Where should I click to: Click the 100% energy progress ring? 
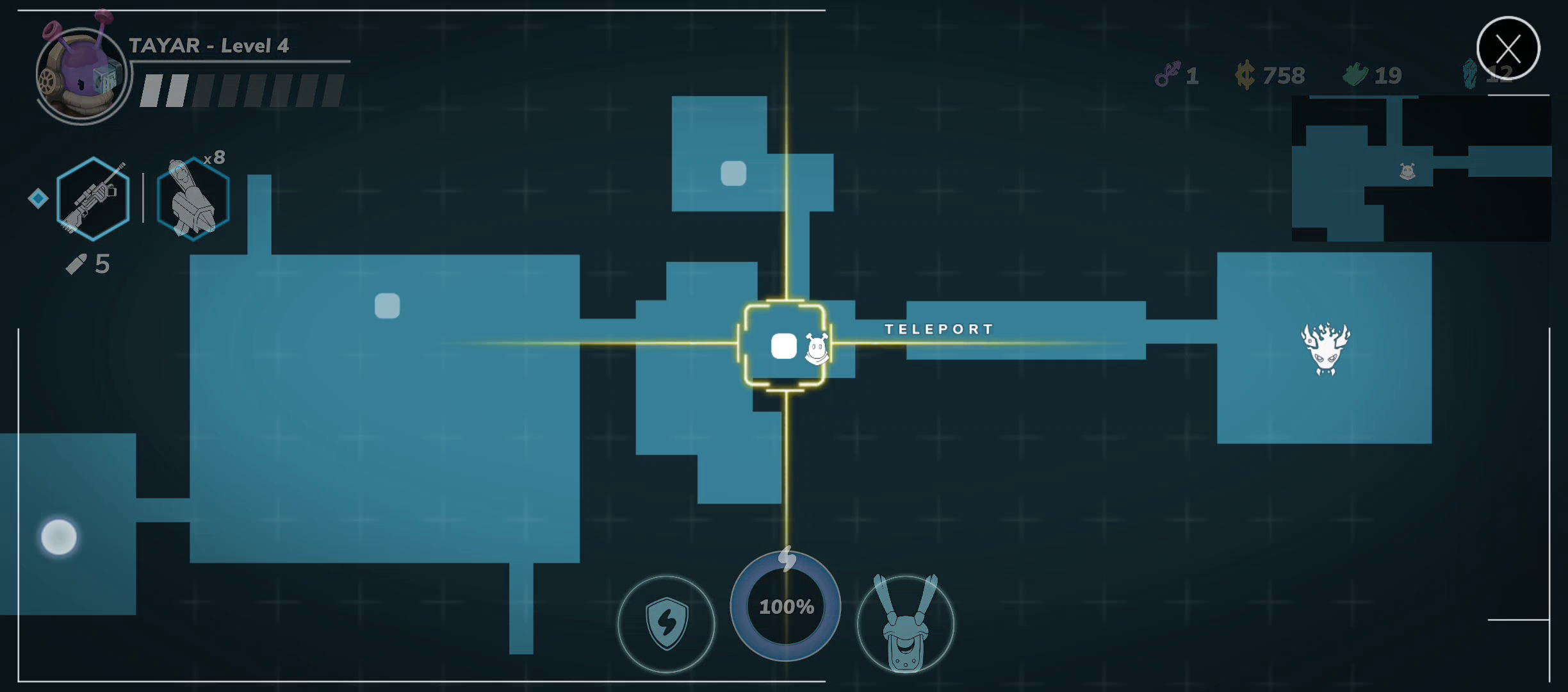click(787, 605)
